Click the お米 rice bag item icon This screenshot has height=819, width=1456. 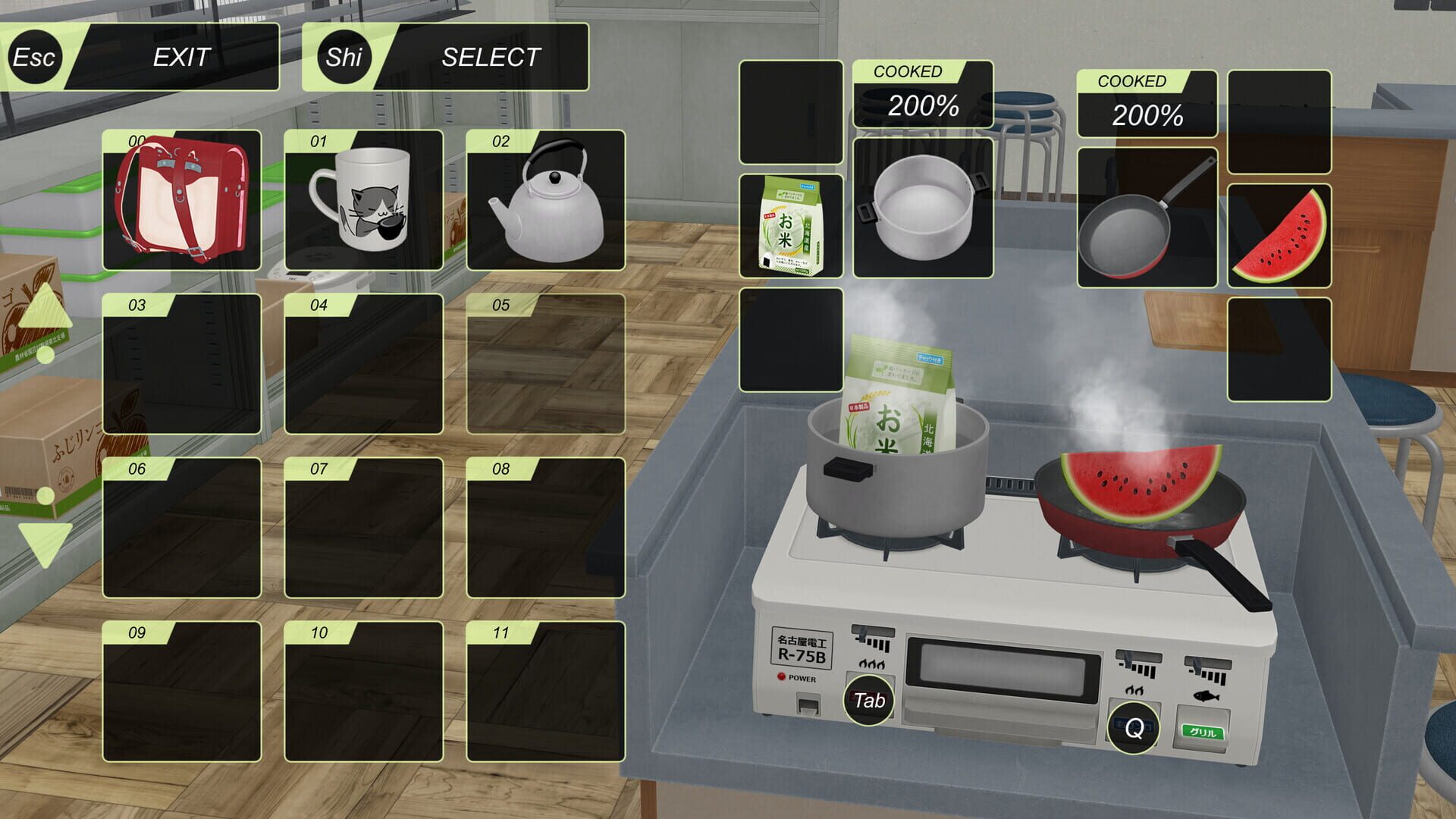791,224
